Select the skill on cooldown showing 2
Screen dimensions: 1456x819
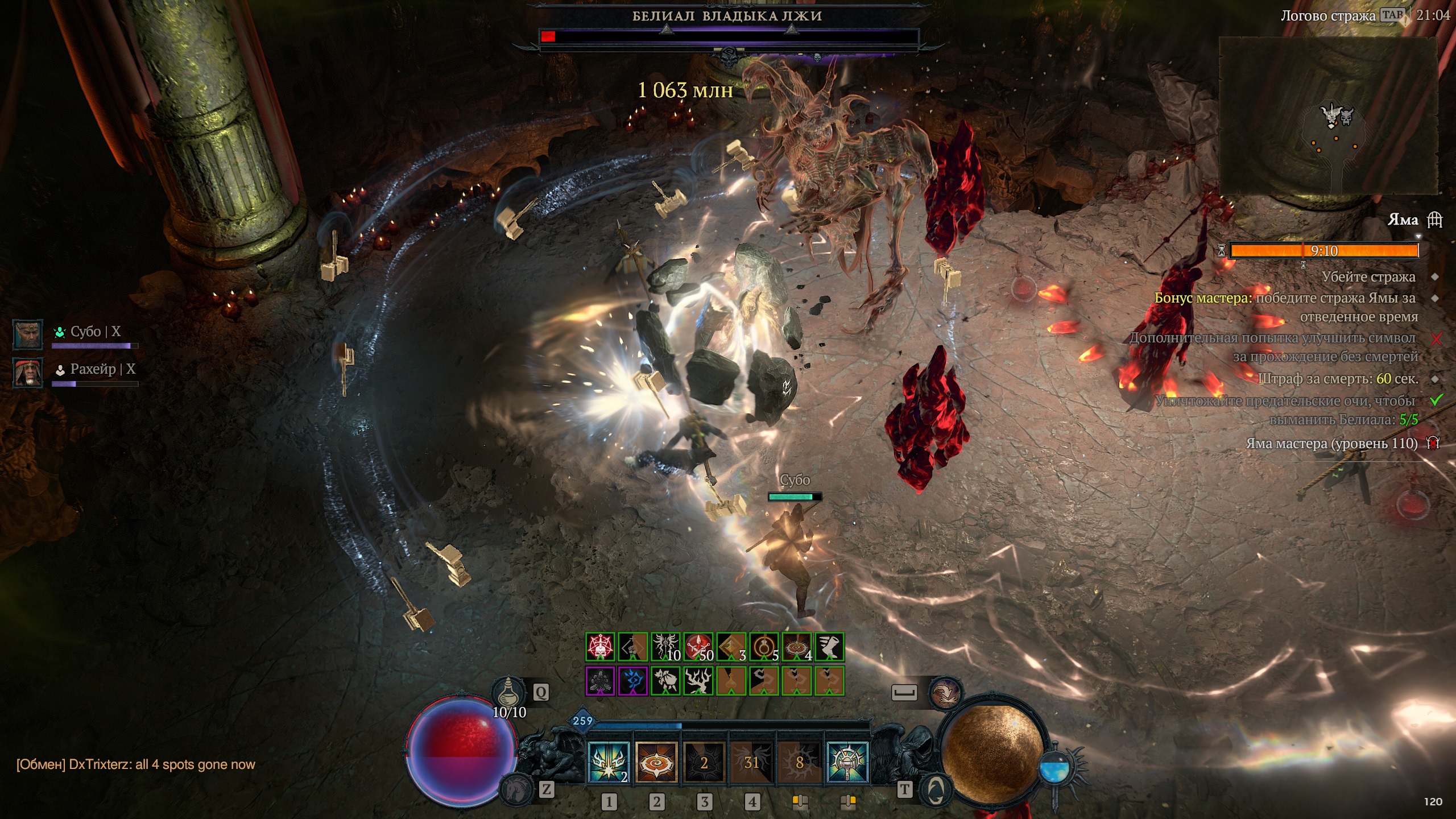coord(704,762)
